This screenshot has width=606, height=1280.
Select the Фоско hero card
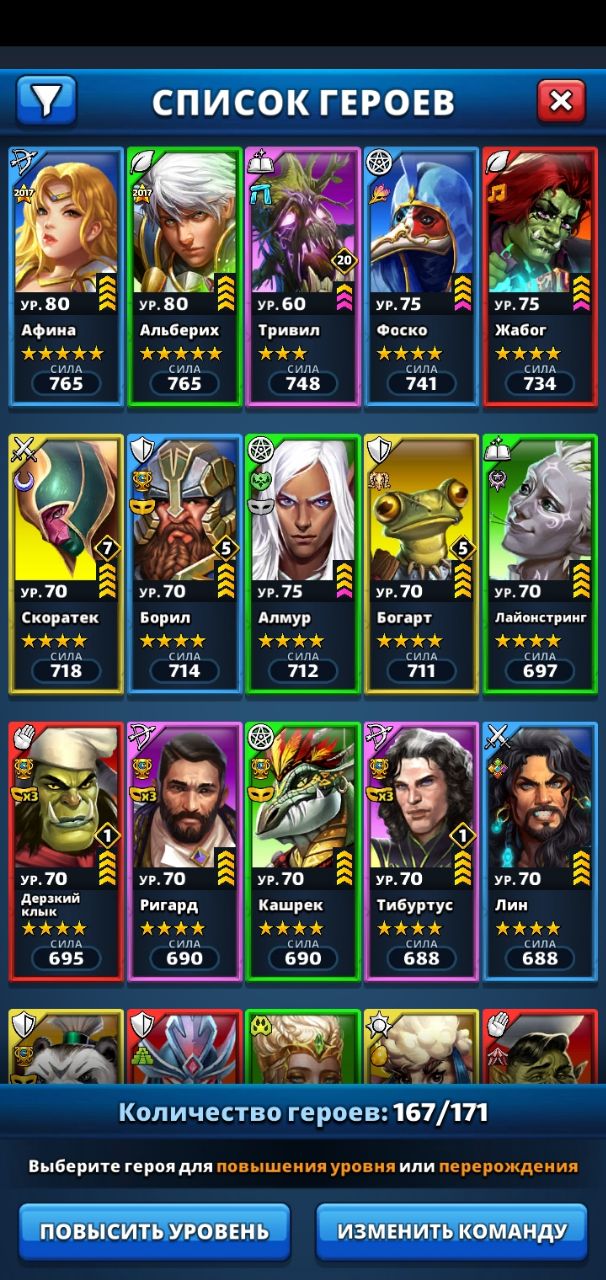421,275
